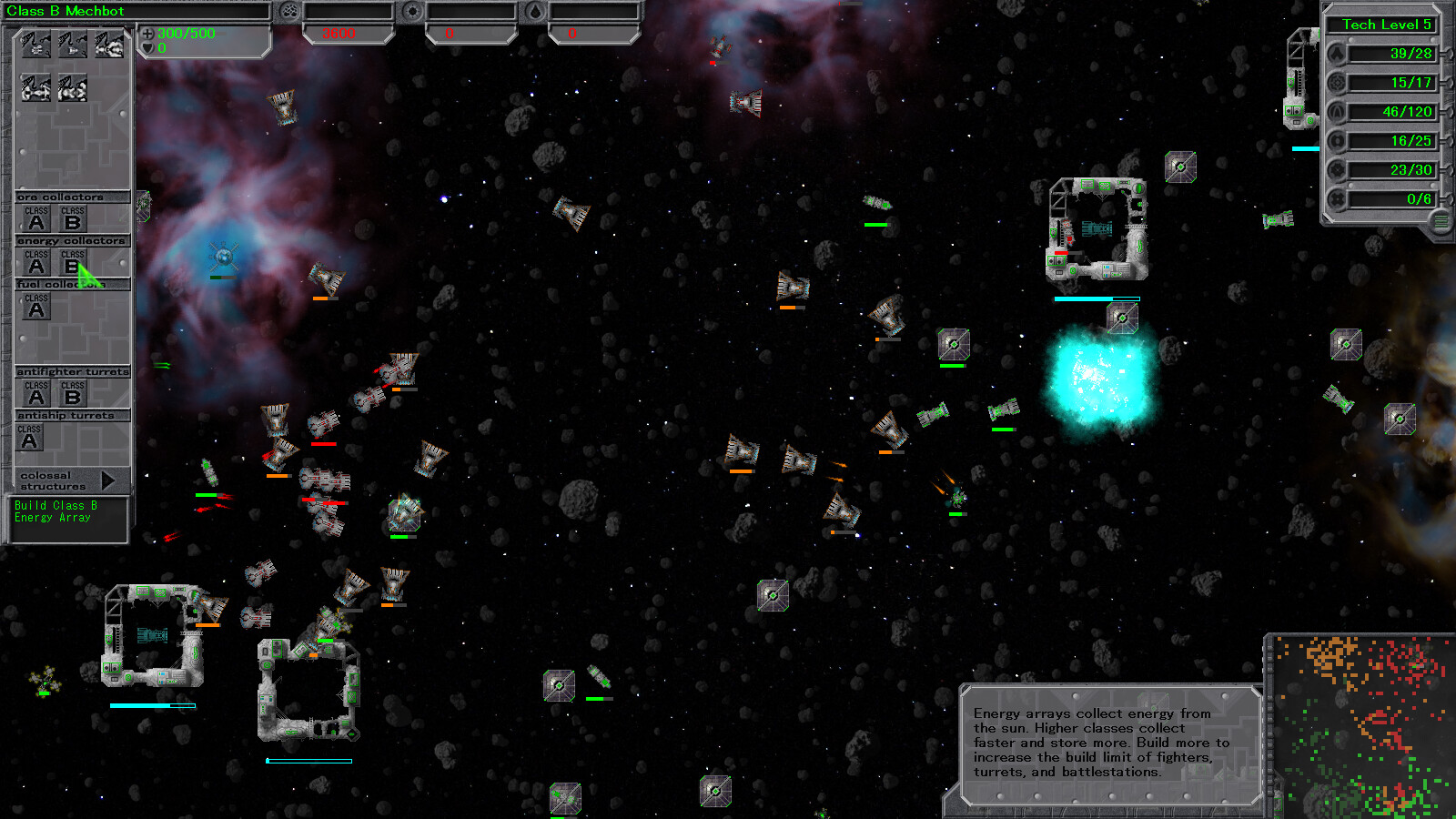The height and width of the screenshot is (819, 1456).
Task: Select the Class A antiship turret icon
Action: 30,435
